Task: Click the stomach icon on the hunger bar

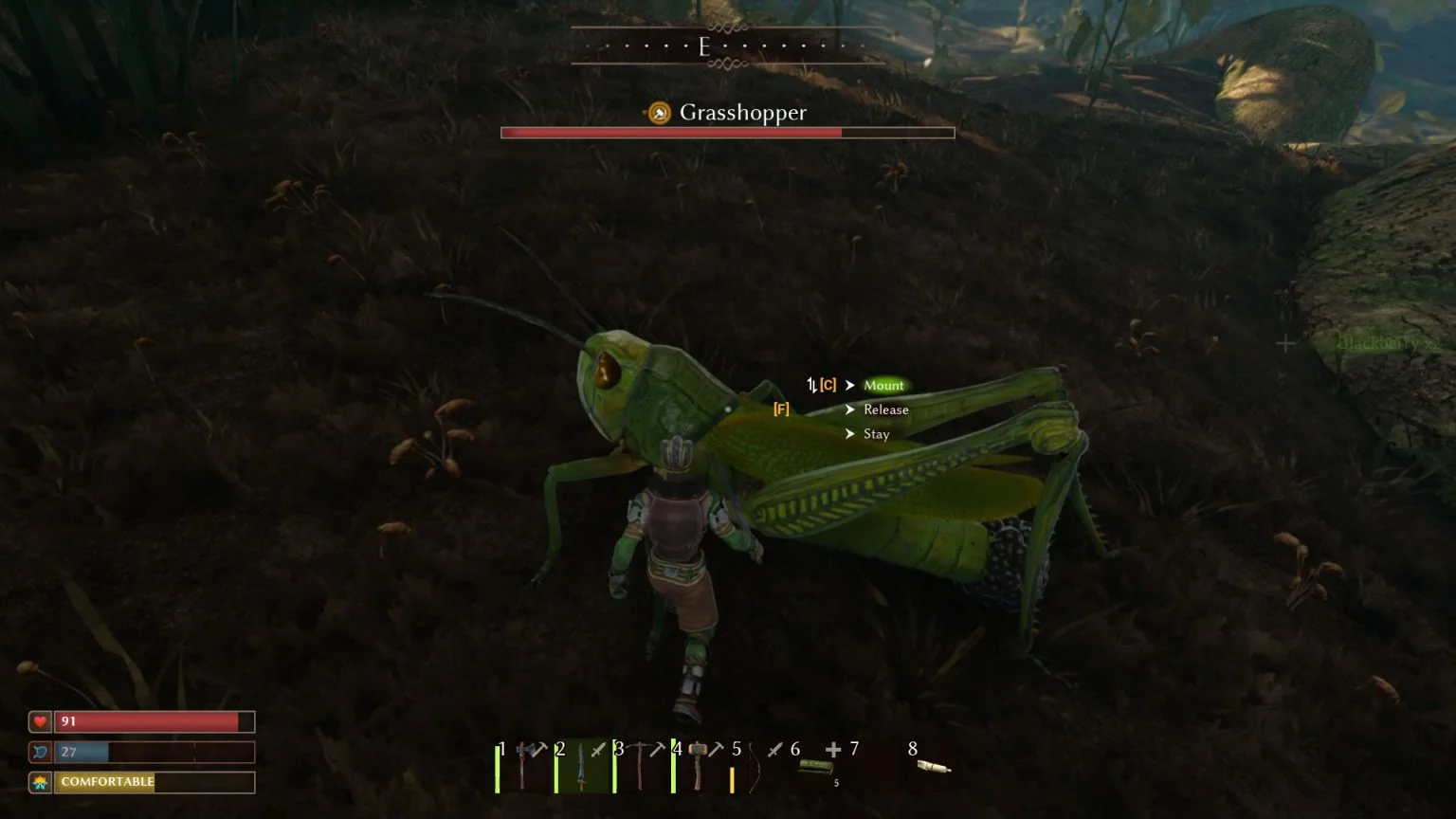Action: (39, 752)
